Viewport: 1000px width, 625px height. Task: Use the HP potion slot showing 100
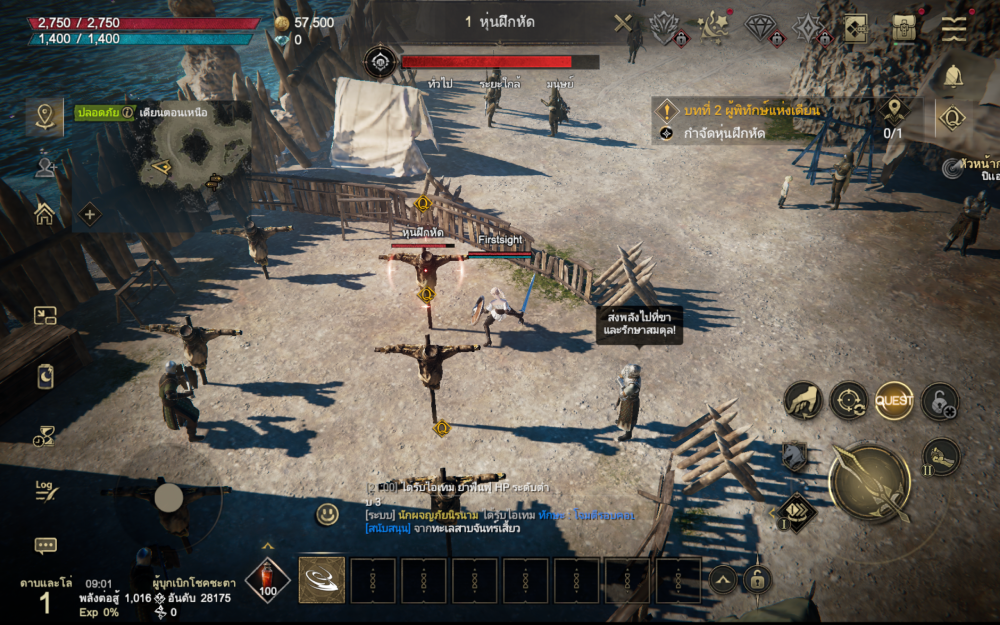(268, 580)
